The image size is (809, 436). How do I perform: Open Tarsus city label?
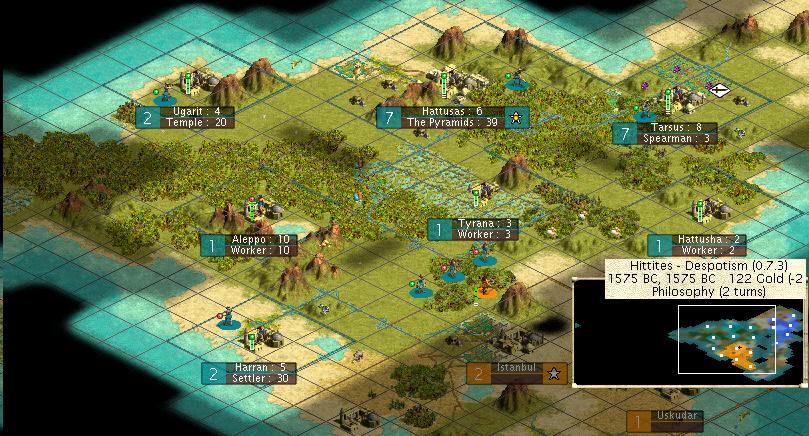(676, 133)
